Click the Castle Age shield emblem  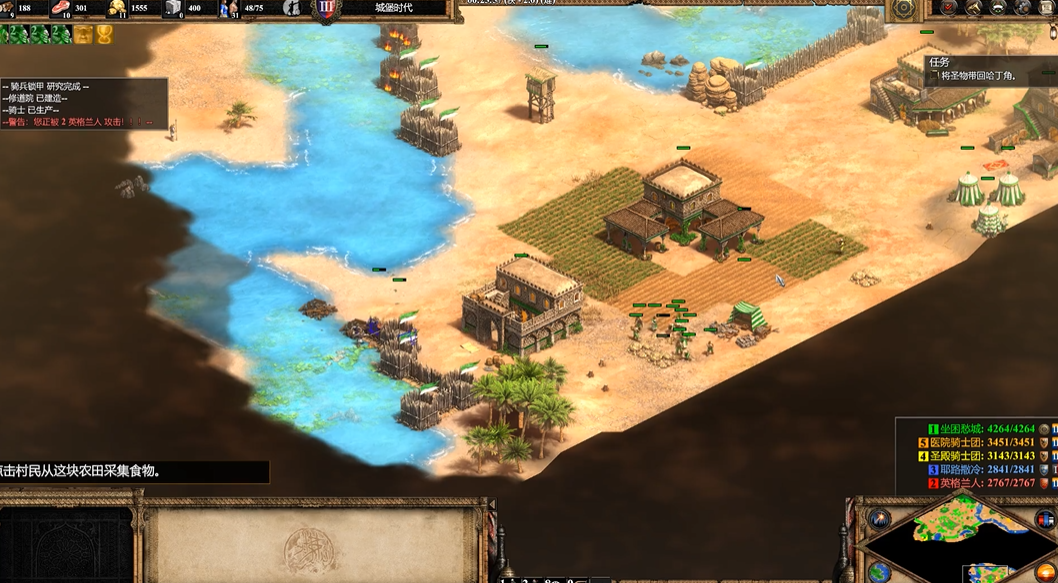326,9
